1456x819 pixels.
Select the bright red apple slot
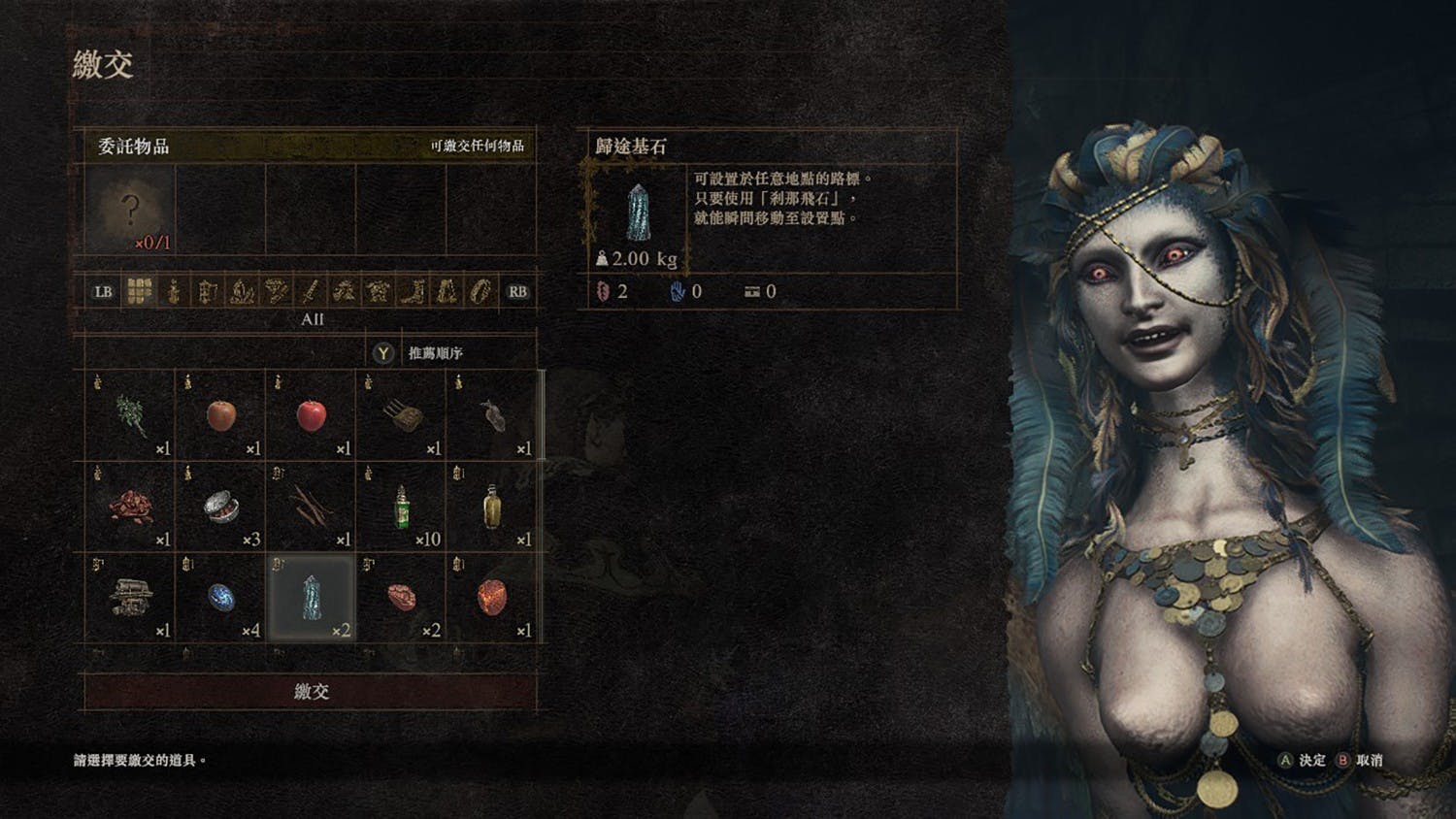click(x=311, y=415)
